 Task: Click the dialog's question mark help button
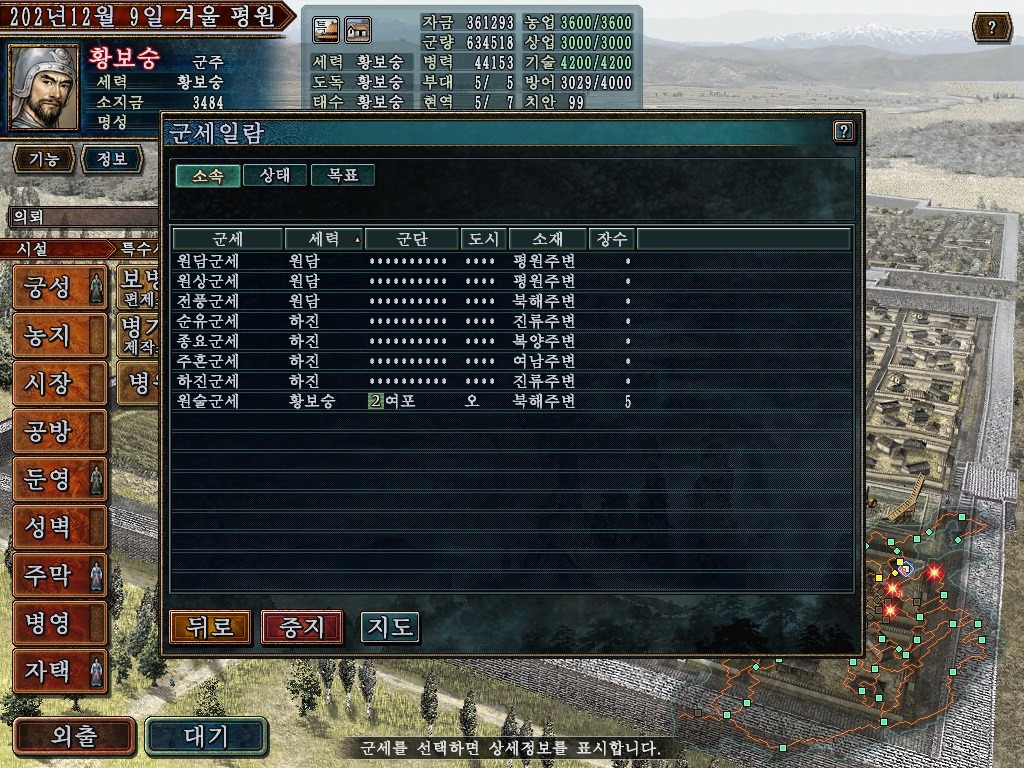[843, 131]
